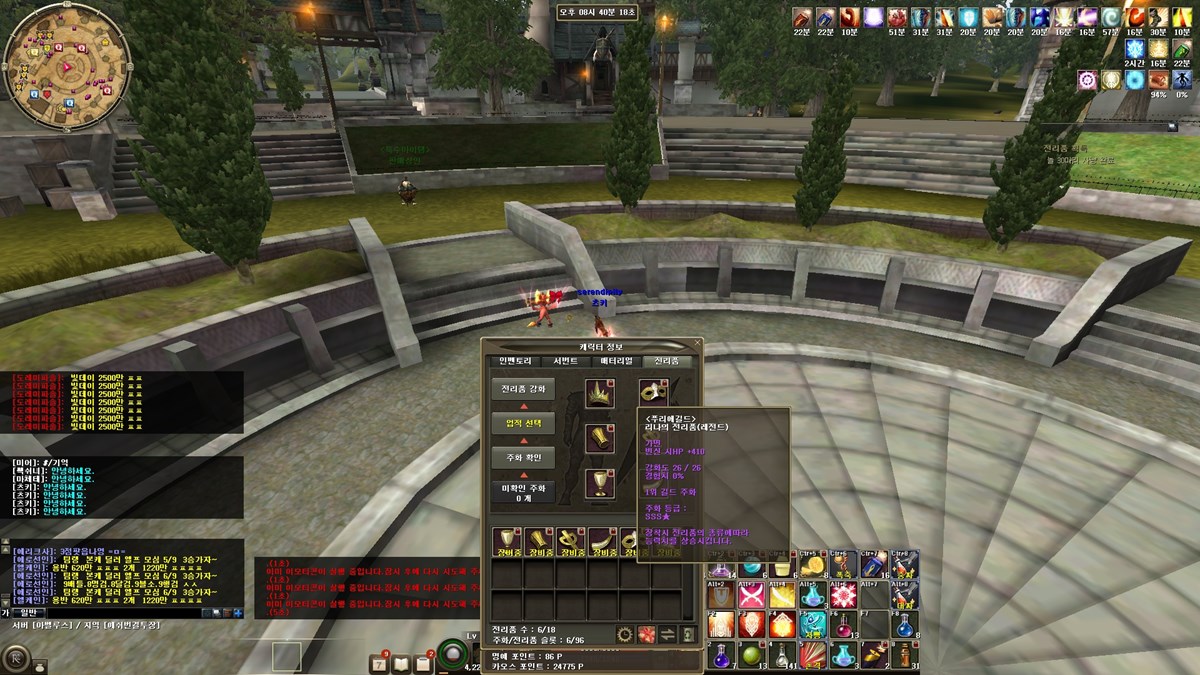Use the green orb item in hotbar
The image size is (1200, 675).
[751, 655]
